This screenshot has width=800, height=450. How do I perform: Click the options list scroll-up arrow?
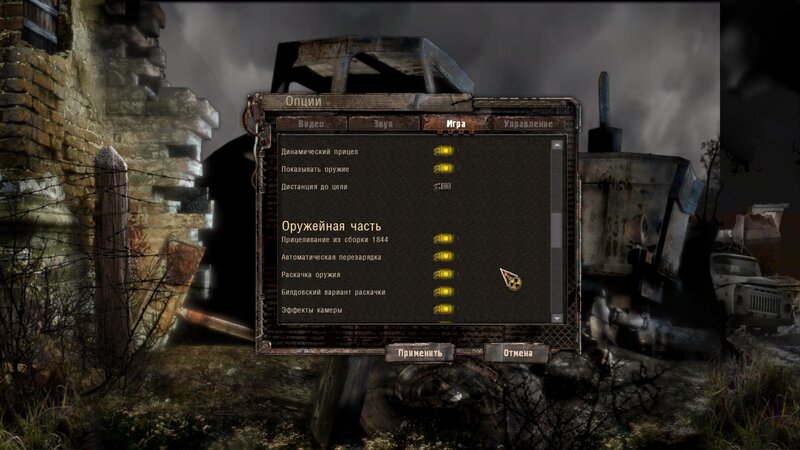click(x=557, y=145)
